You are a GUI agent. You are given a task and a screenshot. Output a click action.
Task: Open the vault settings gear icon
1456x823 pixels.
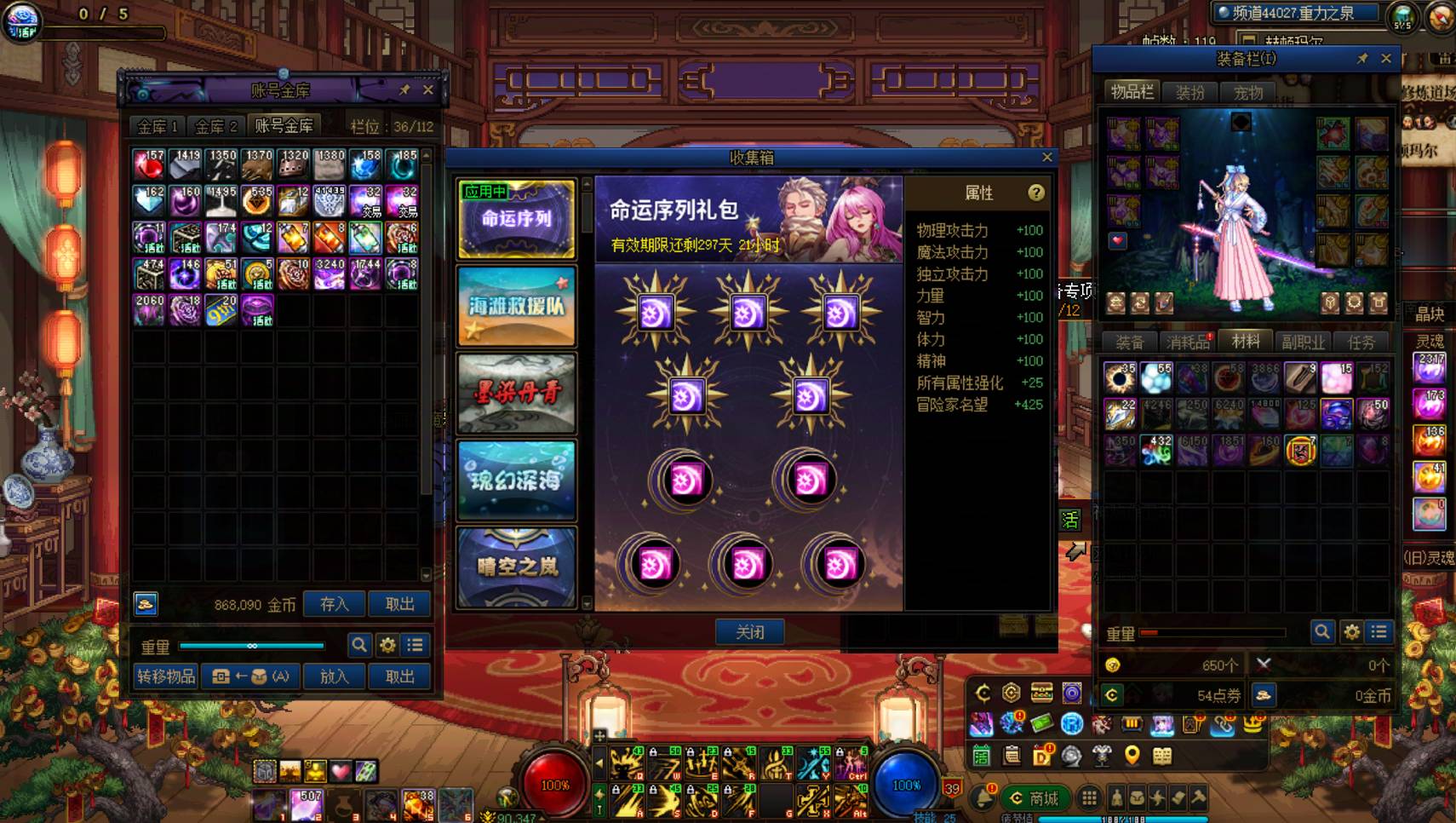[386, 646]
